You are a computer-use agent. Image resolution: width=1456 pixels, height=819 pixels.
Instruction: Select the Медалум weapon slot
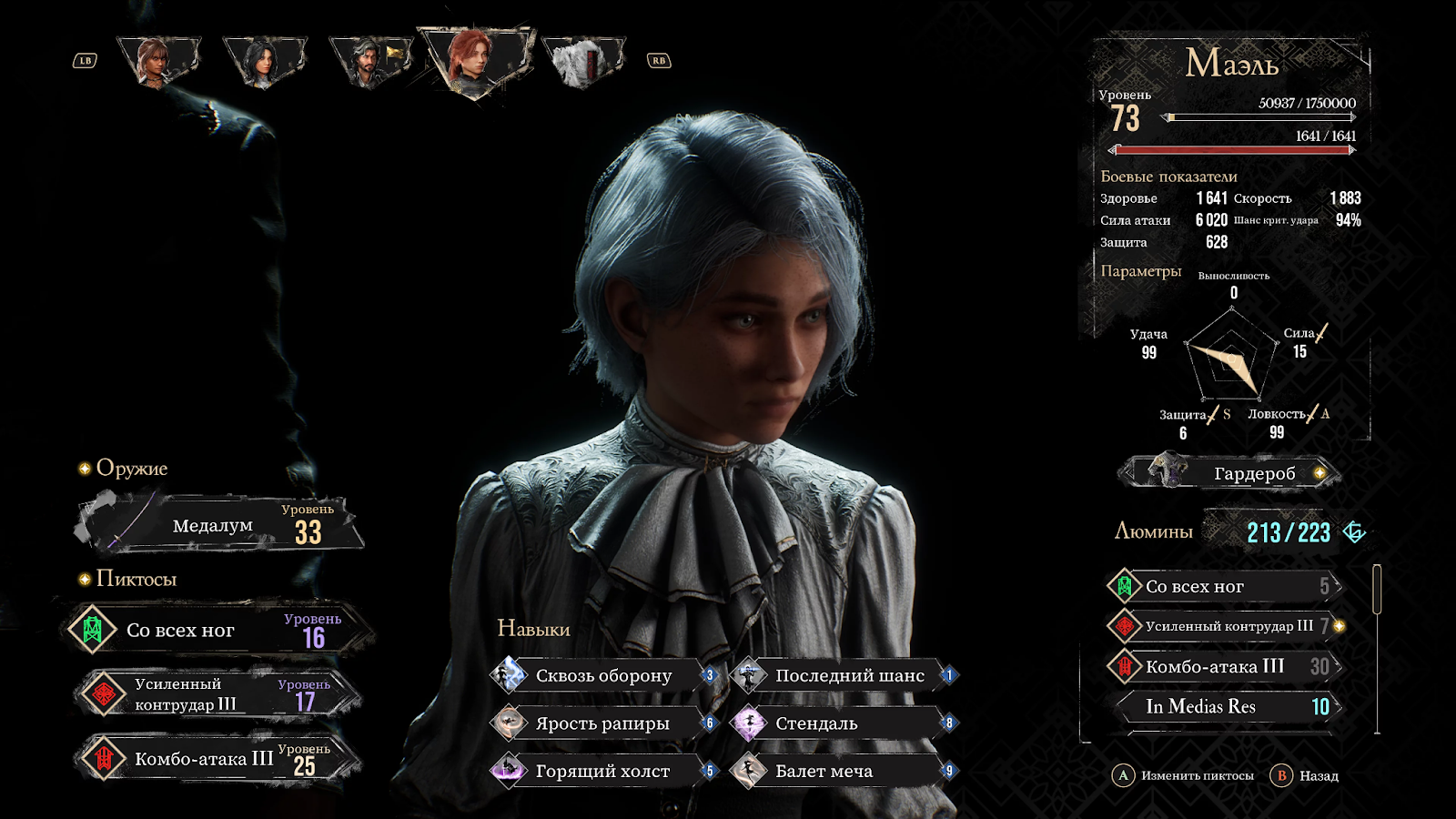(x=218, y=525)
